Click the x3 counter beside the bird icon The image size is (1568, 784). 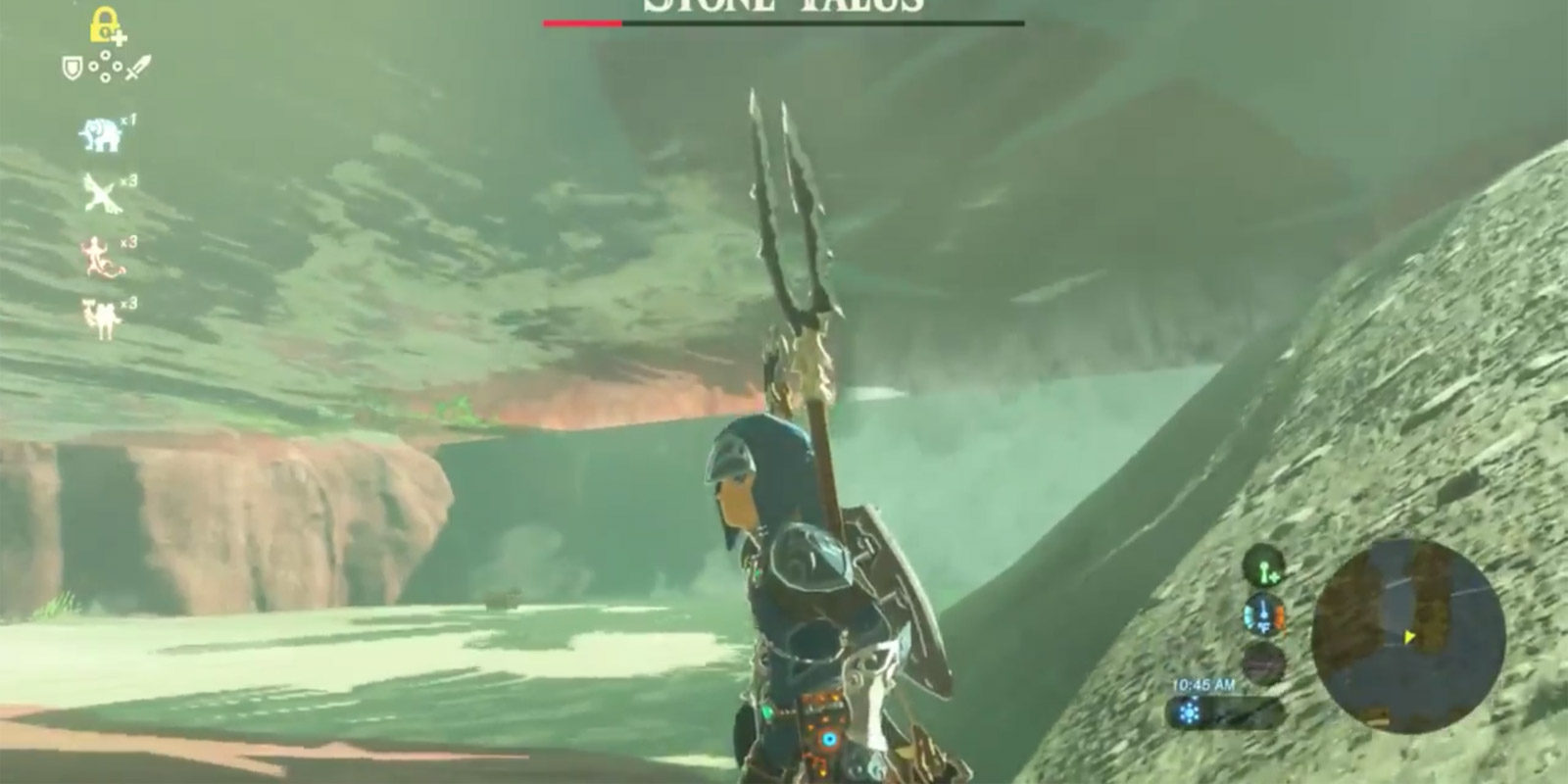129,180
